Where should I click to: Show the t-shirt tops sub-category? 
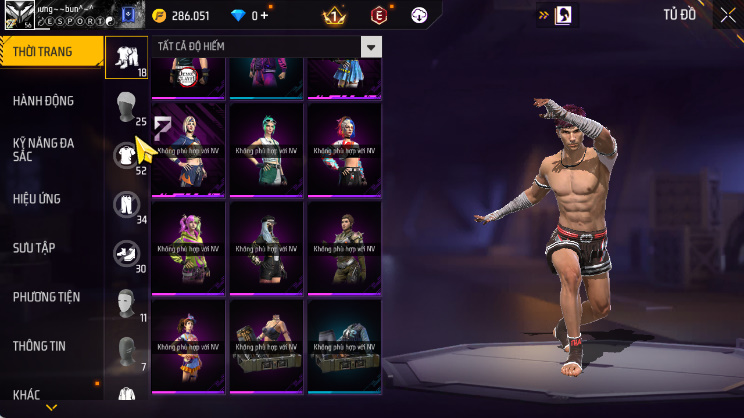(x=126, y=154)
